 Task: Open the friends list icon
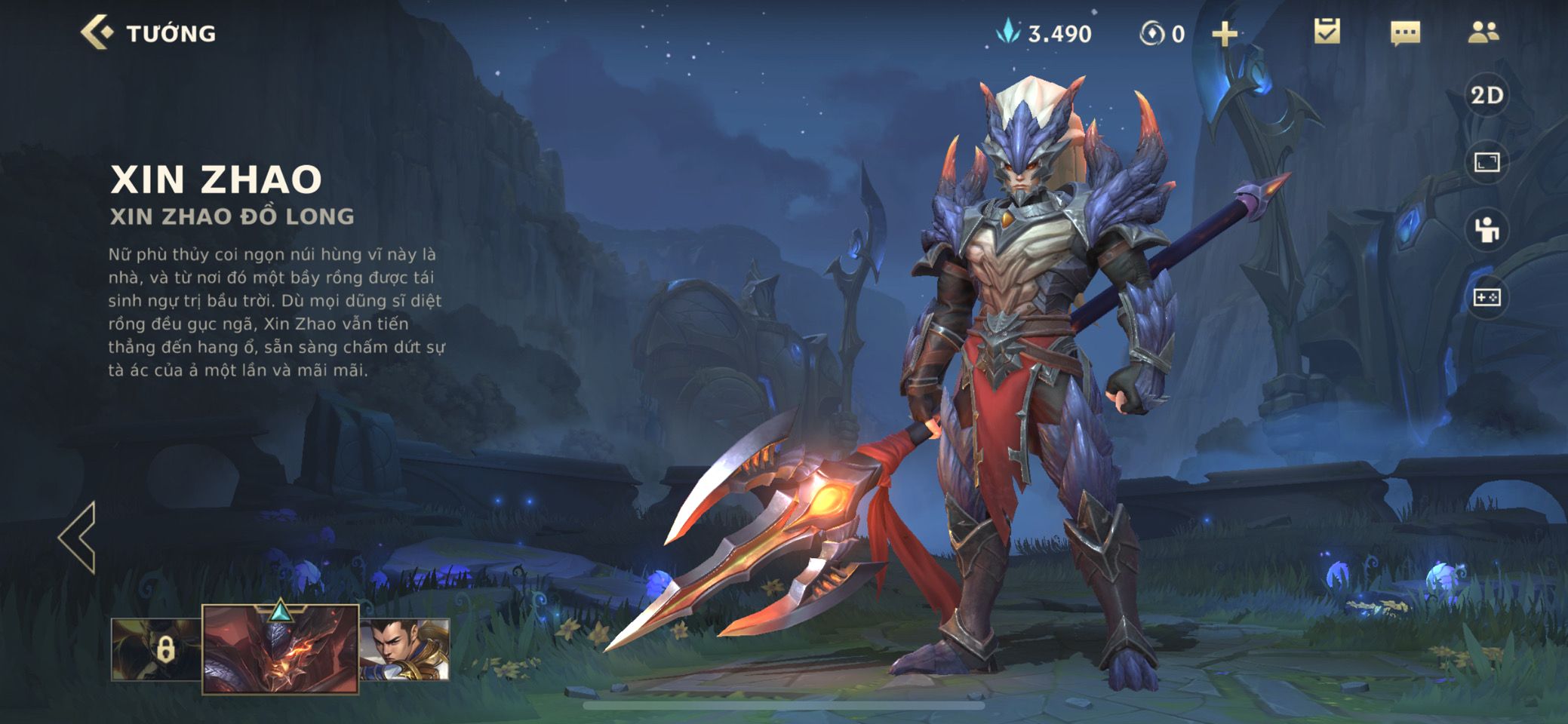[x=1483, y=32]
